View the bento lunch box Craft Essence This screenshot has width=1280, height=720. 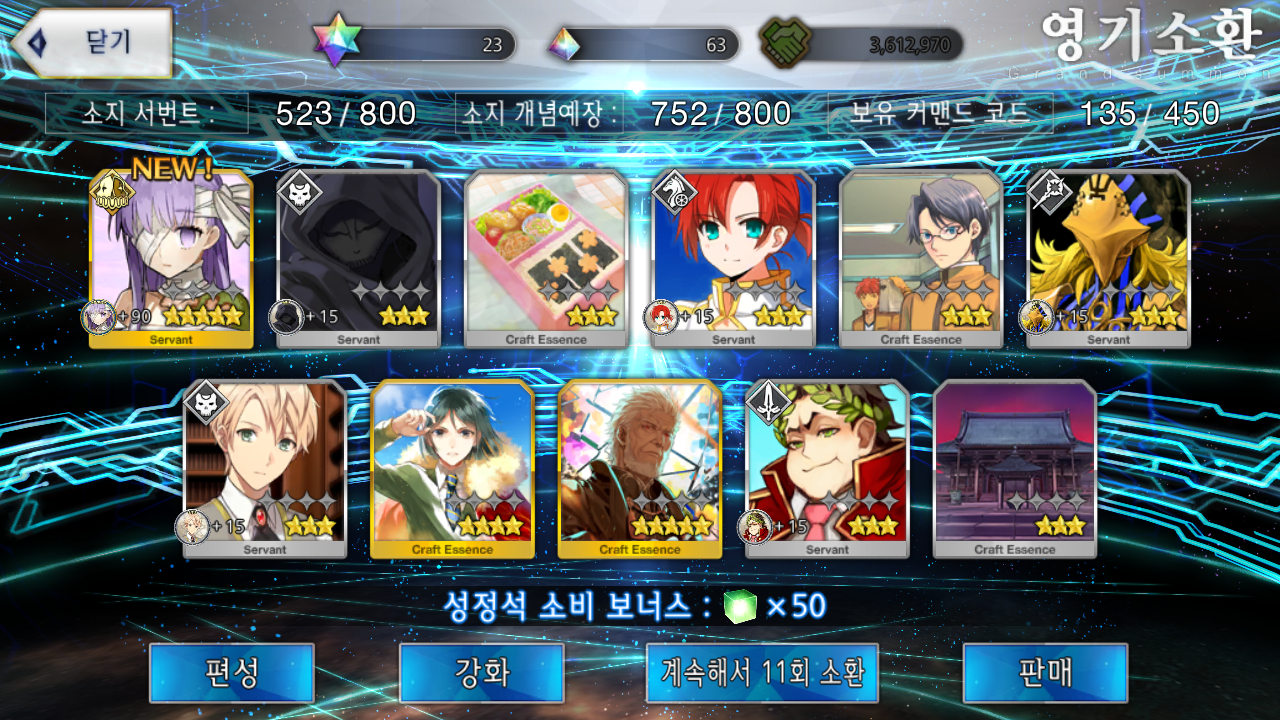[x=546, y=259]
